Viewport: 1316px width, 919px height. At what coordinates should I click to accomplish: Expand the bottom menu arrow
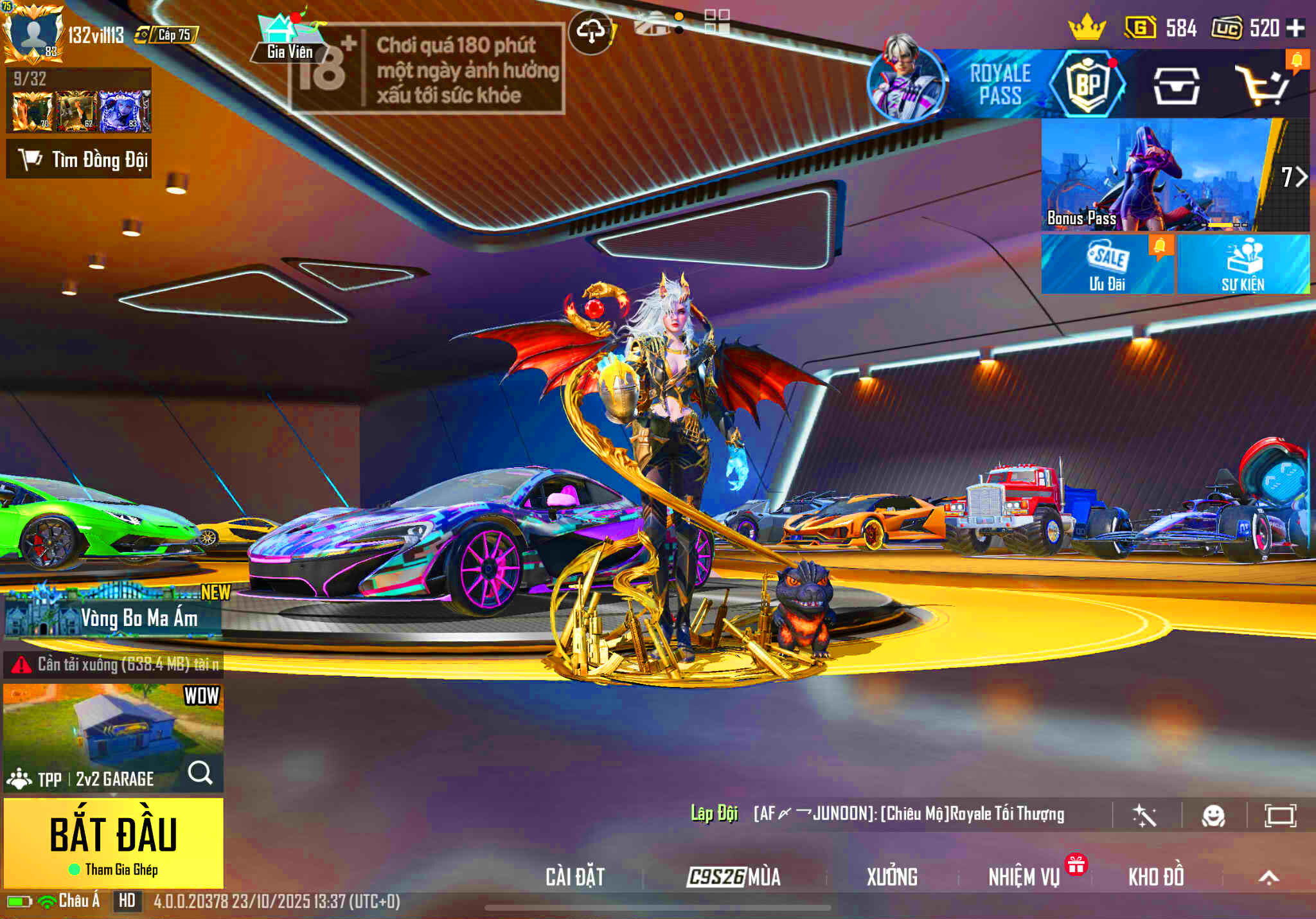click(x=1268, y=877)
